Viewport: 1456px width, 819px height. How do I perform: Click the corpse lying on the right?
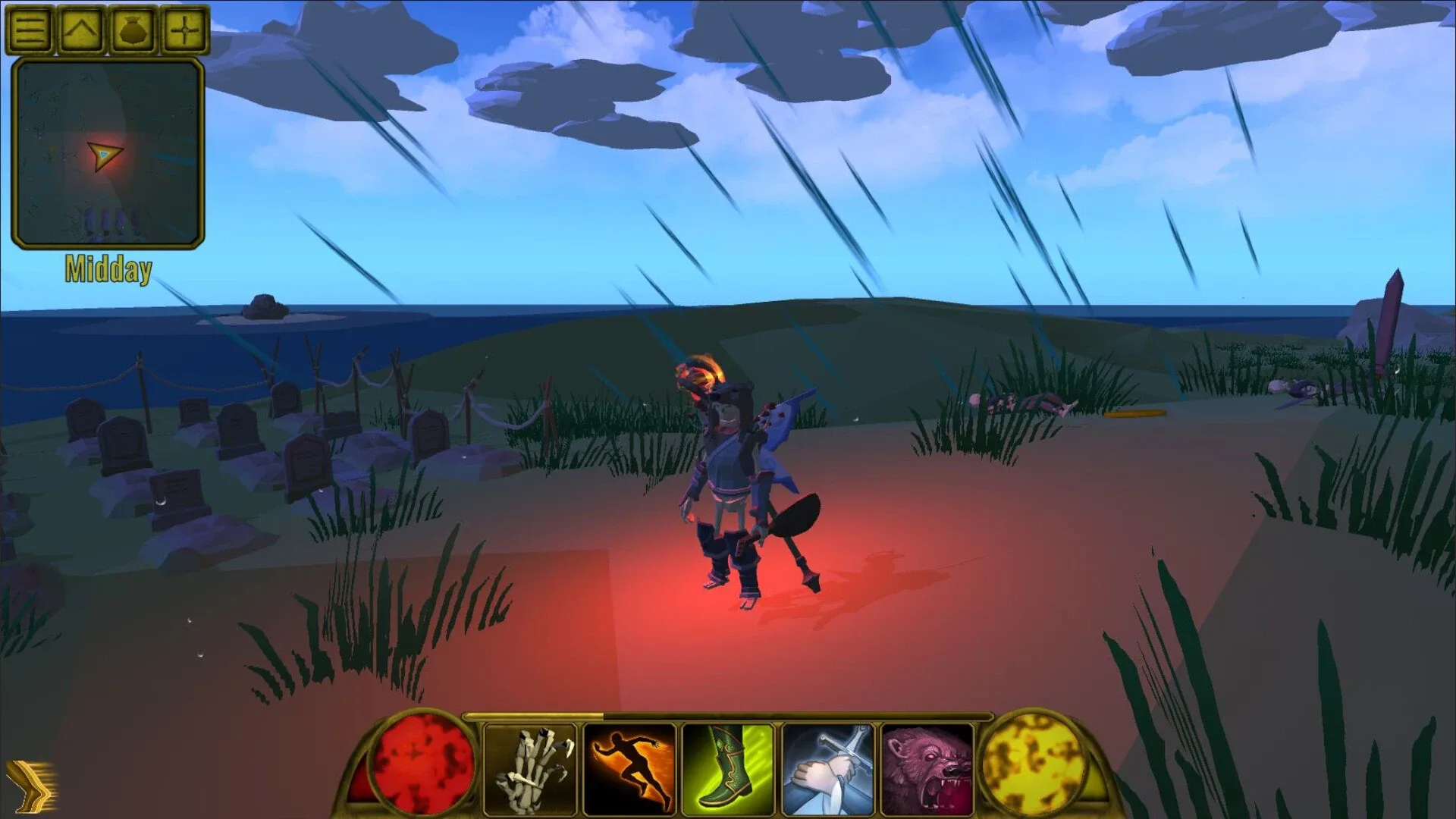1020,402
